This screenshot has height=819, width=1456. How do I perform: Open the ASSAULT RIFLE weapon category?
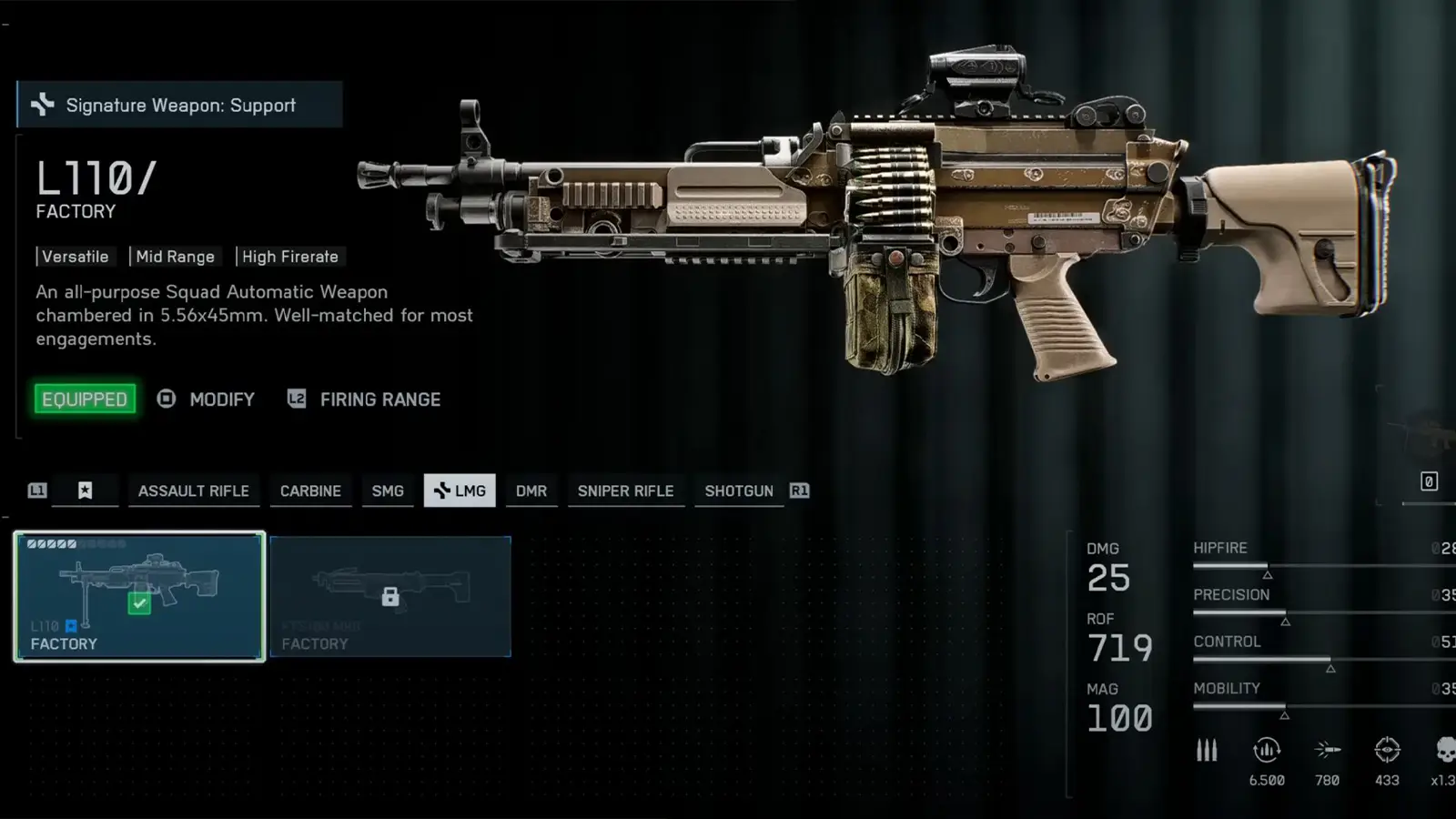click(194, 490)
